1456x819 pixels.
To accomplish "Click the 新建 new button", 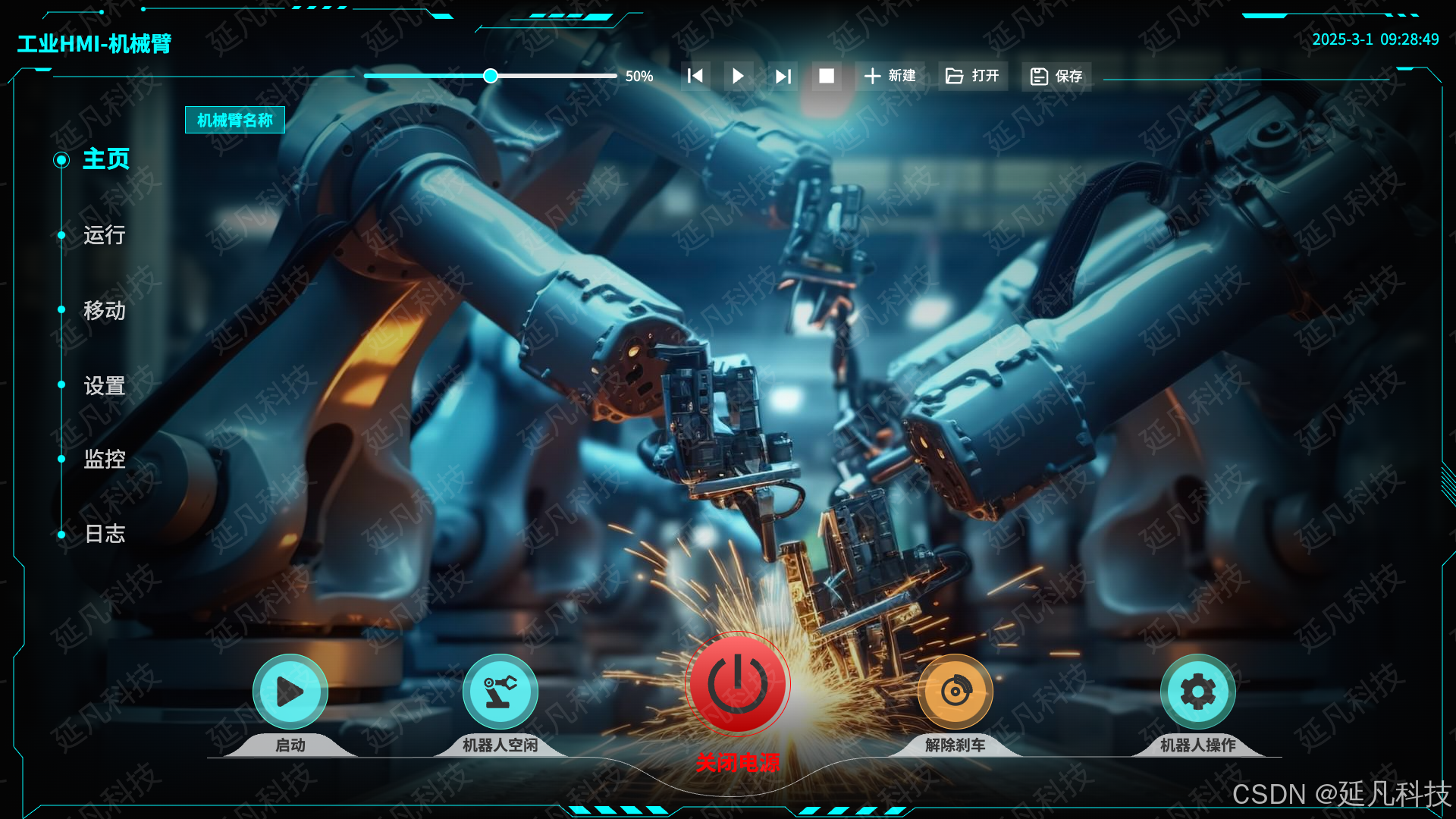I will [890, 76].
